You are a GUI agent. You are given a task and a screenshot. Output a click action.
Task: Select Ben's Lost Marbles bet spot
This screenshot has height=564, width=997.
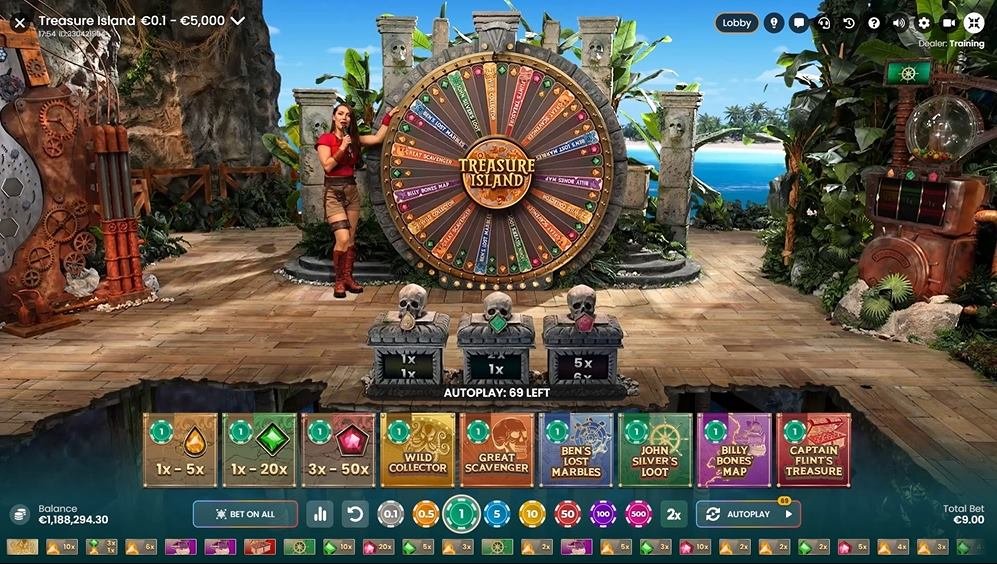[x=576, y=450]
